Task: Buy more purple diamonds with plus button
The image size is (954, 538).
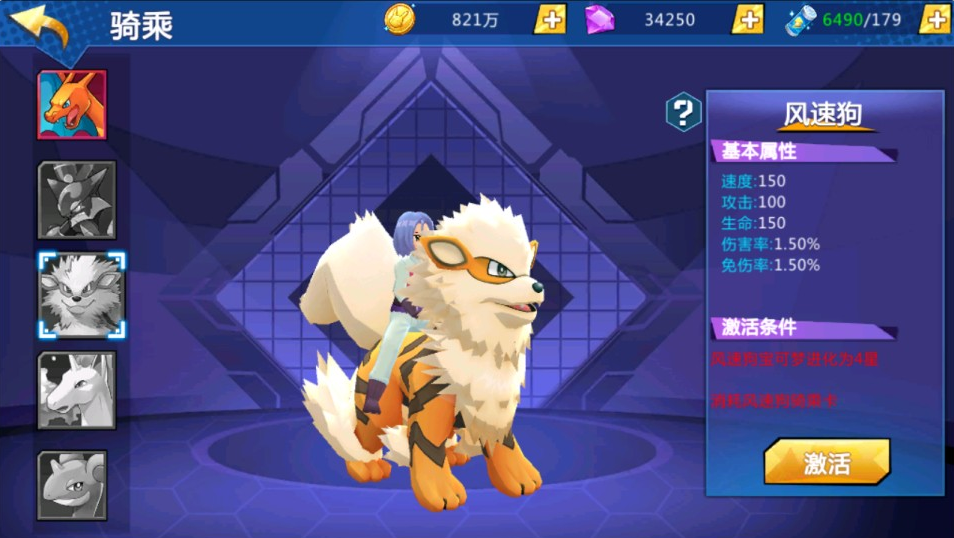Action: pyautogui.click(x=748, y=19)
